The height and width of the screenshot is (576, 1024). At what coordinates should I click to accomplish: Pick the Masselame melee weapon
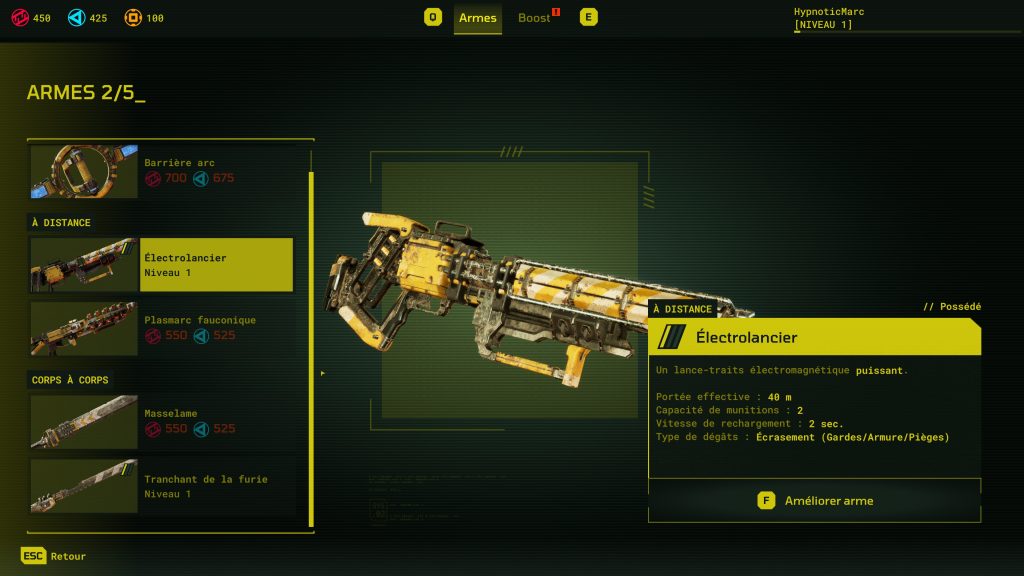[x=163, y=421]
